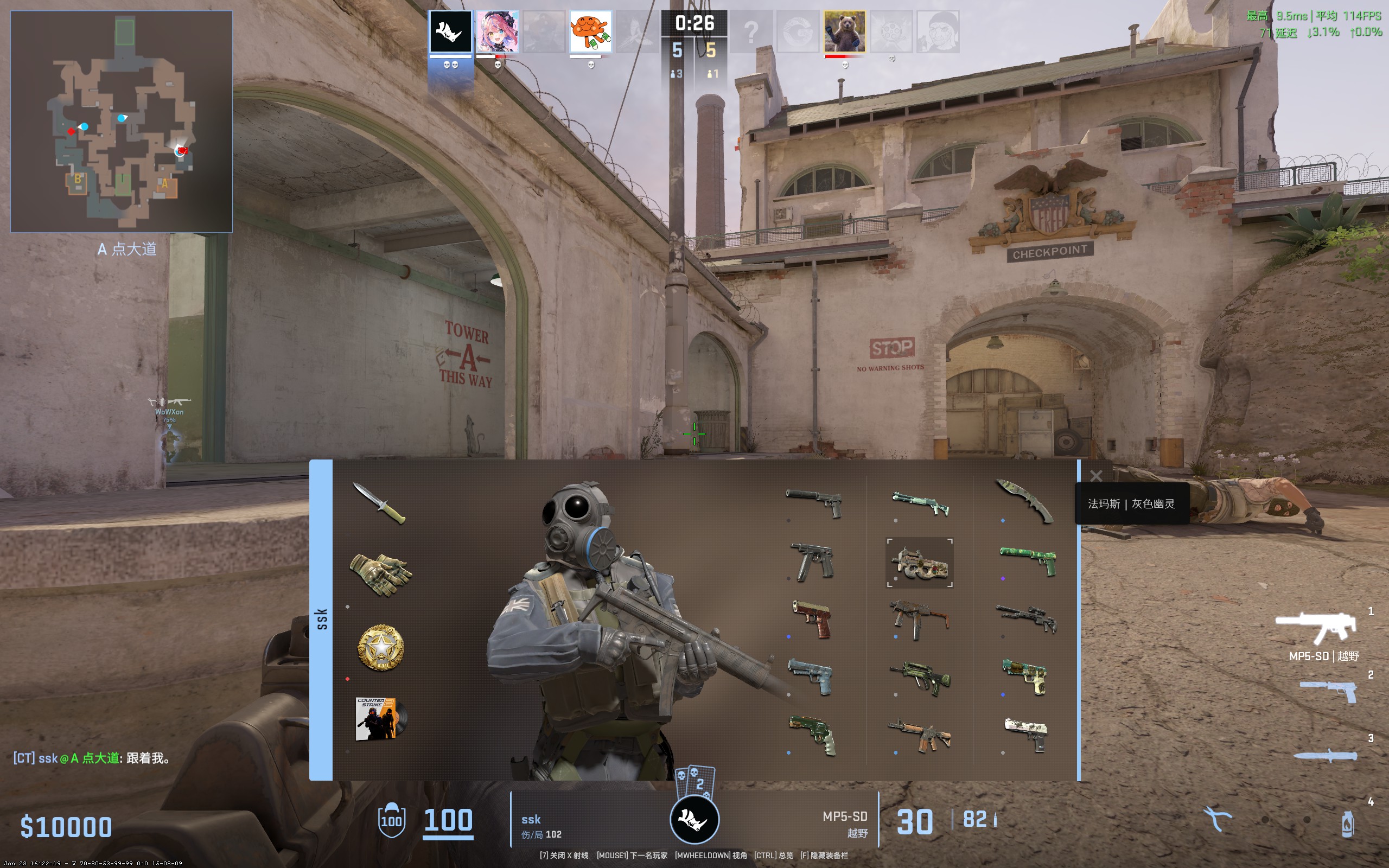Pick the green R8 Revolver
Viewport: 1389px width, 868px height.
[x=813, y=735]
